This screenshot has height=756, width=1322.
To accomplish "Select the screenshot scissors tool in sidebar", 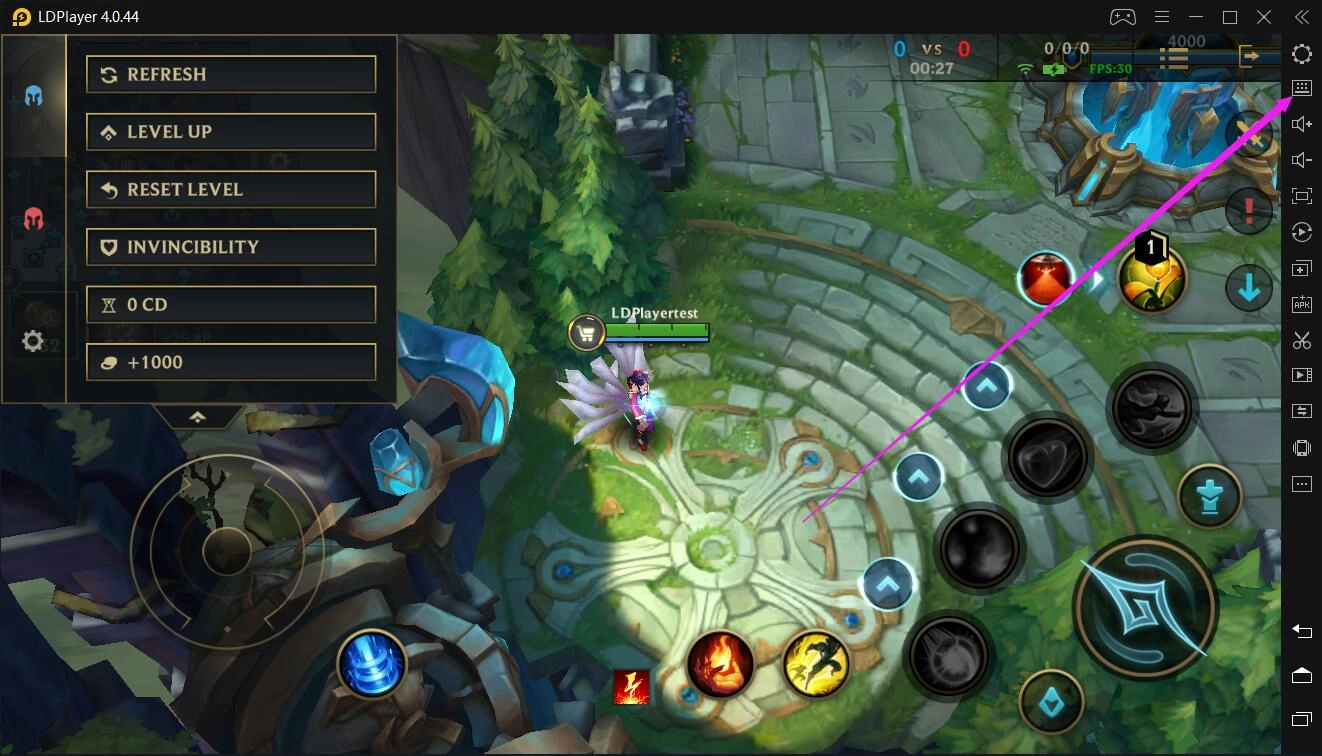I will (x=1301, y=340).
